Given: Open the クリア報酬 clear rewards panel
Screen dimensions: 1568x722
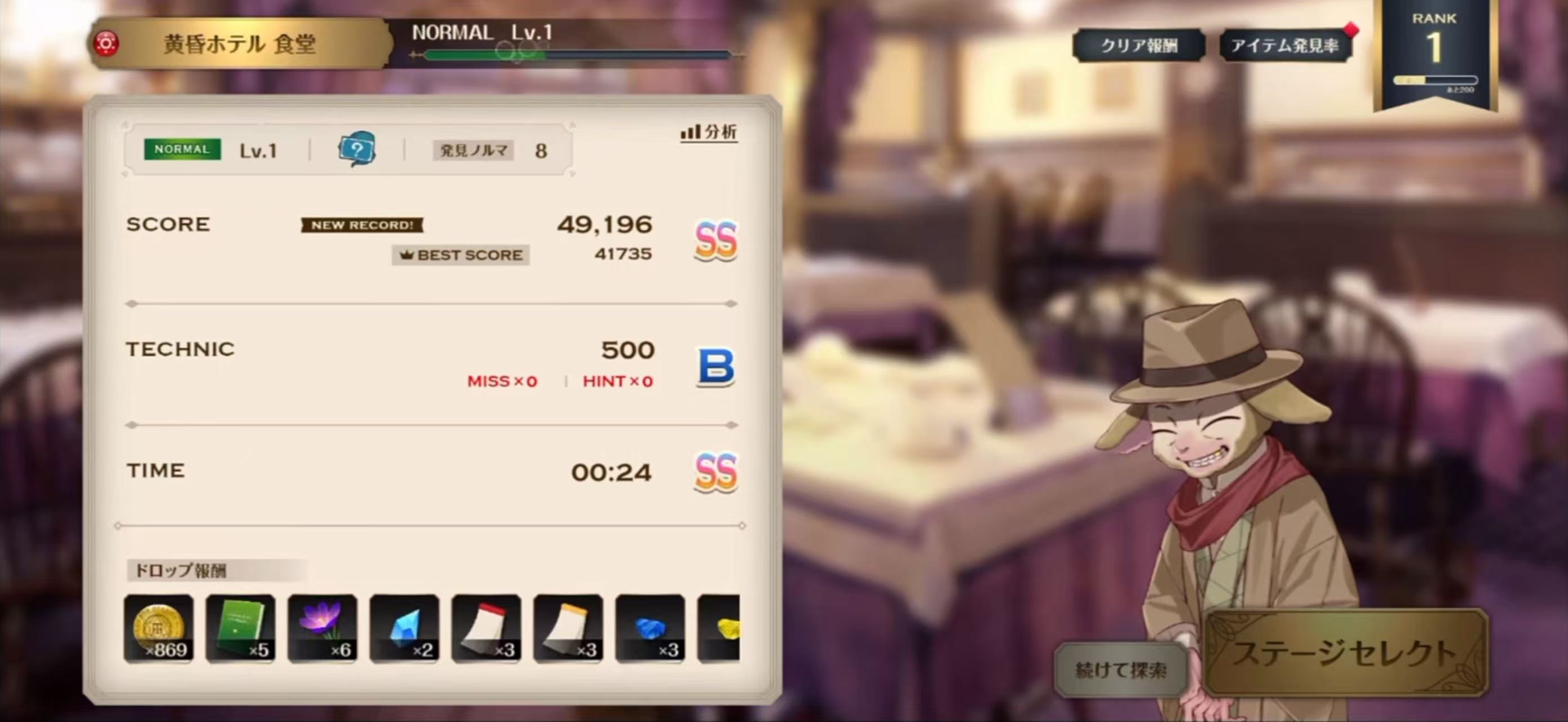Looking at the screenshot, I should click(x=1138, y=46).
